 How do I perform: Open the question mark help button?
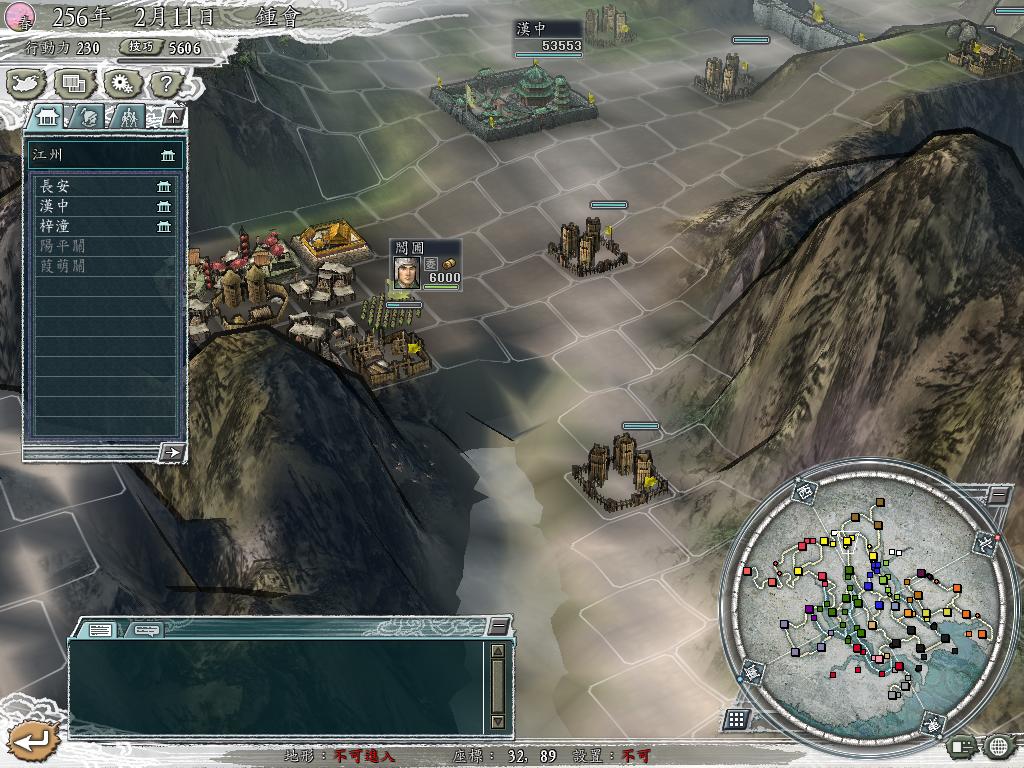click(x=166, y=84)
